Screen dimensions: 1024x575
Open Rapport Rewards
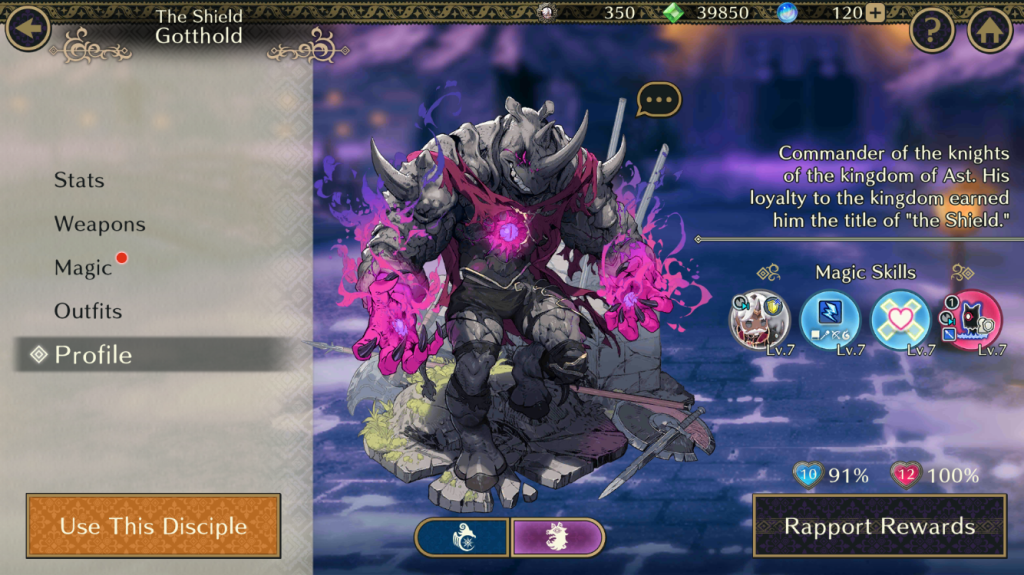pyautogui.click(x=879, y=526)
